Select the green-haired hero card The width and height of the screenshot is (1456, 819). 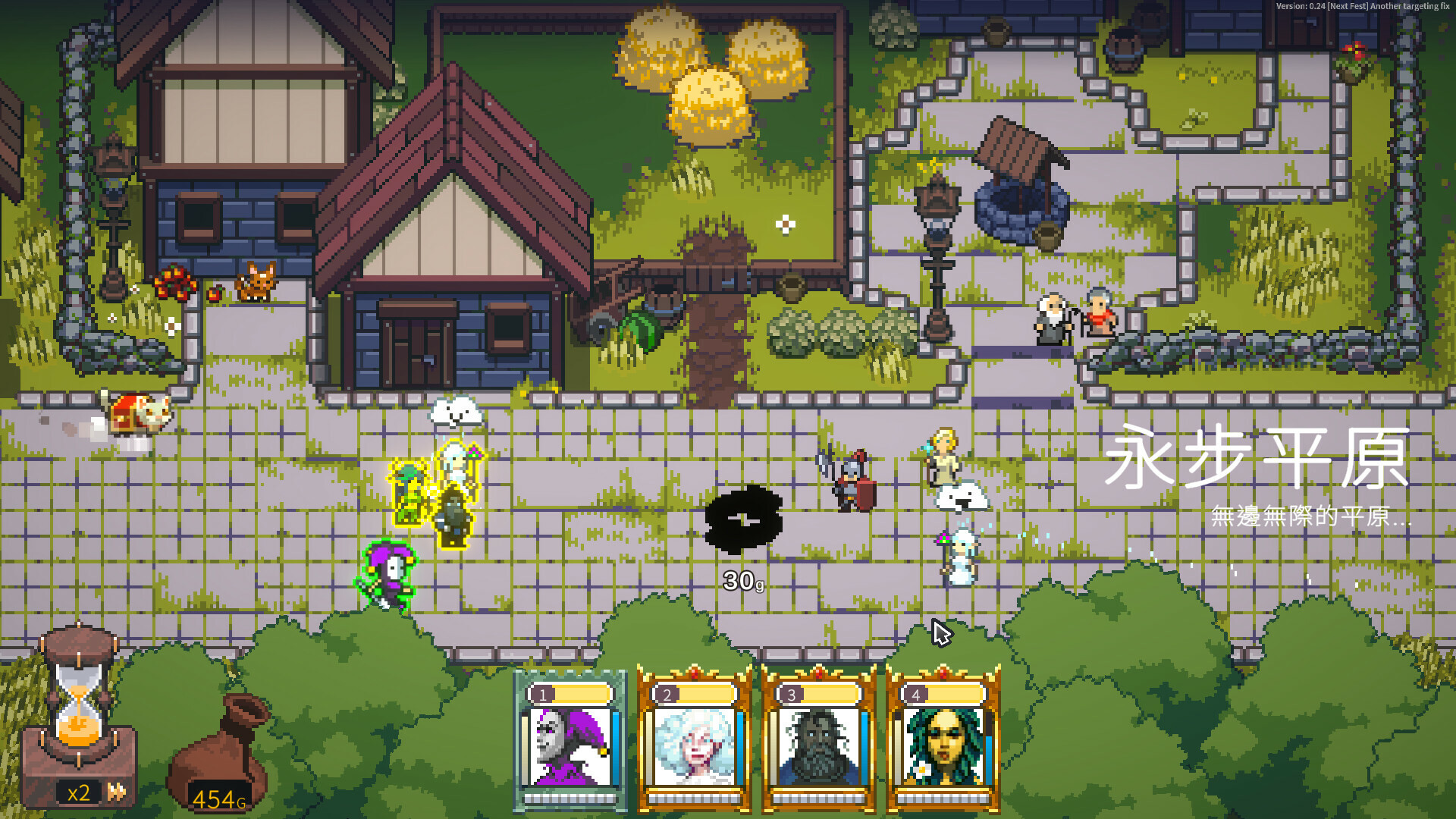tap(943, 742)
